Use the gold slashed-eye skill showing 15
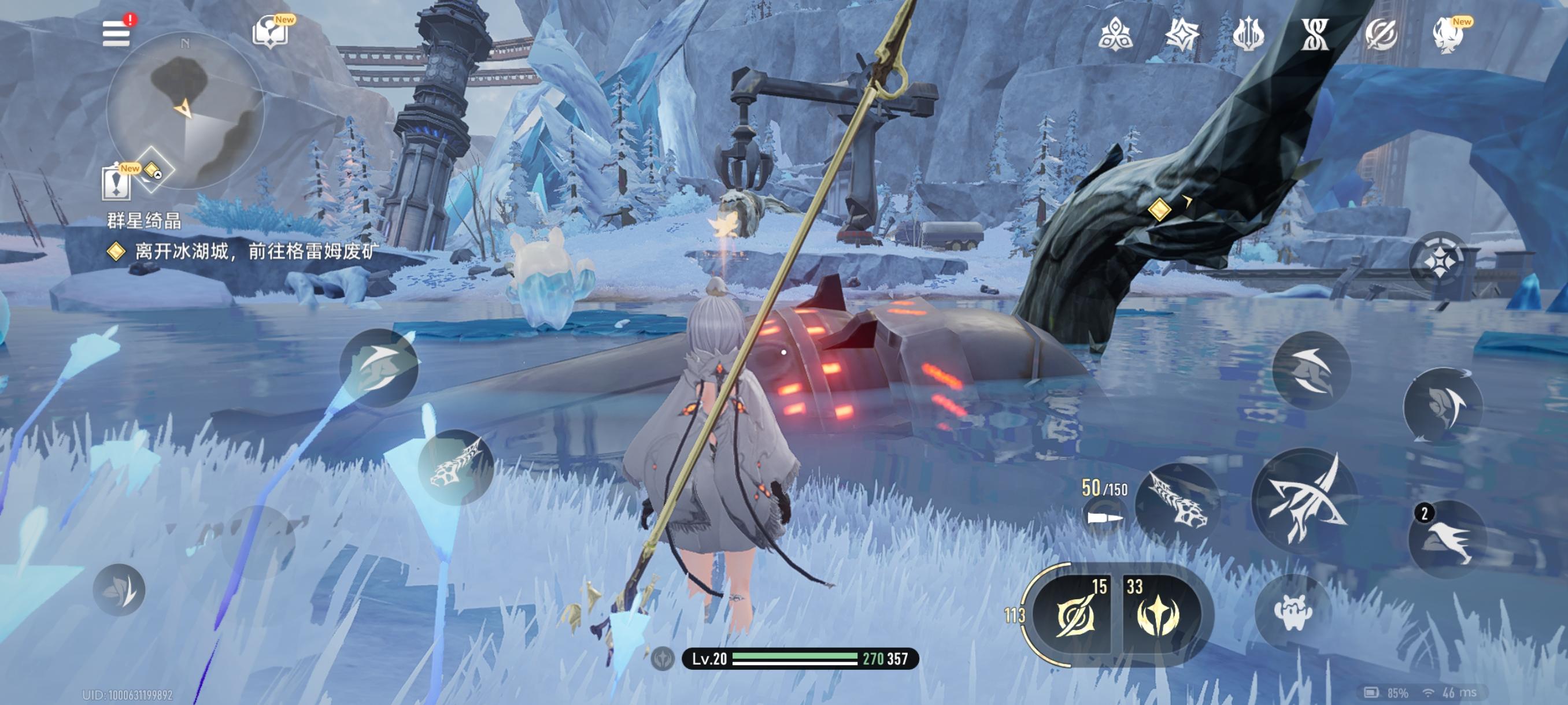The height and width of the screenshot is (705, 1568). click(1075, 615)
